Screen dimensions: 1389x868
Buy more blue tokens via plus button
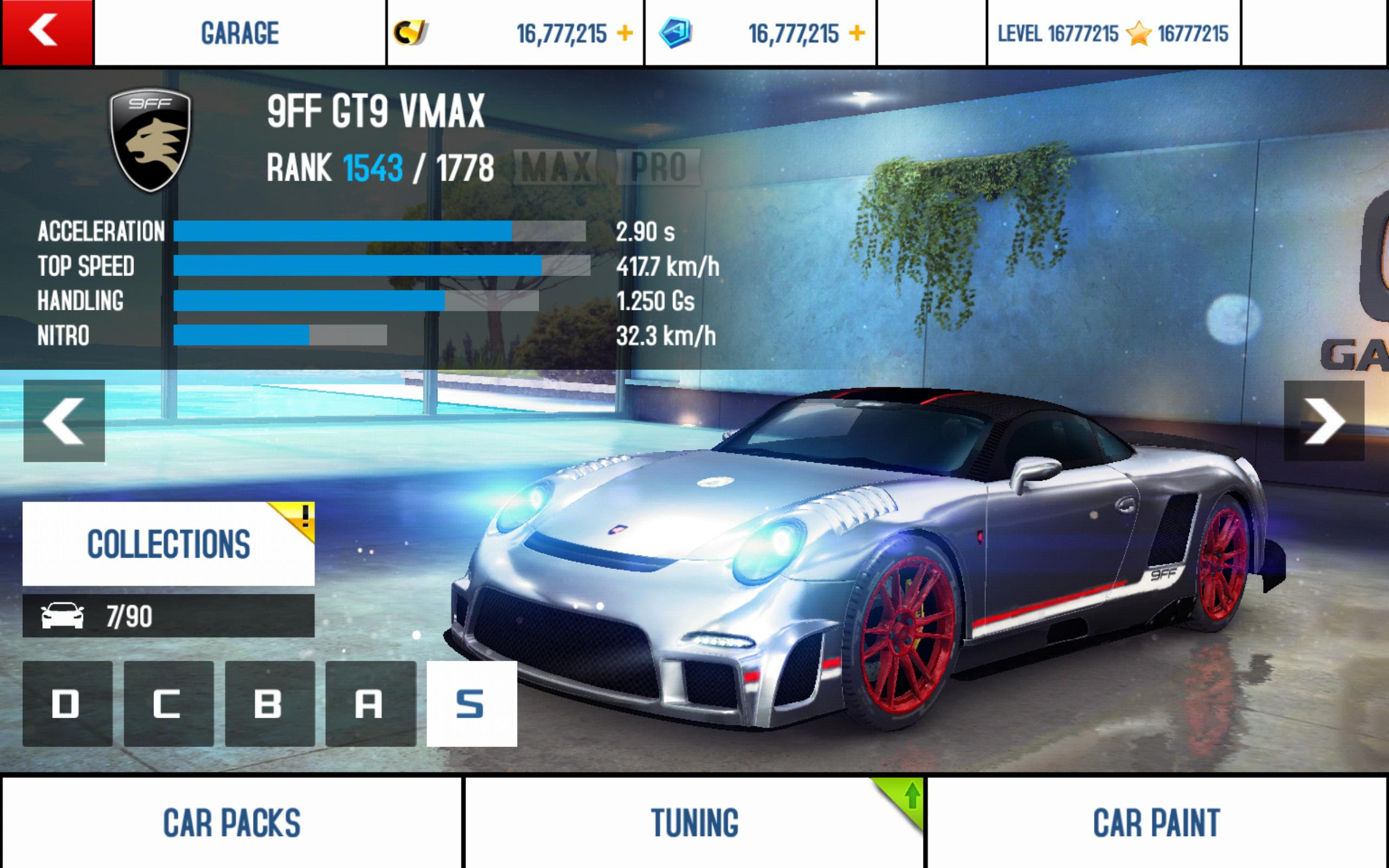(x=856, y=33)
